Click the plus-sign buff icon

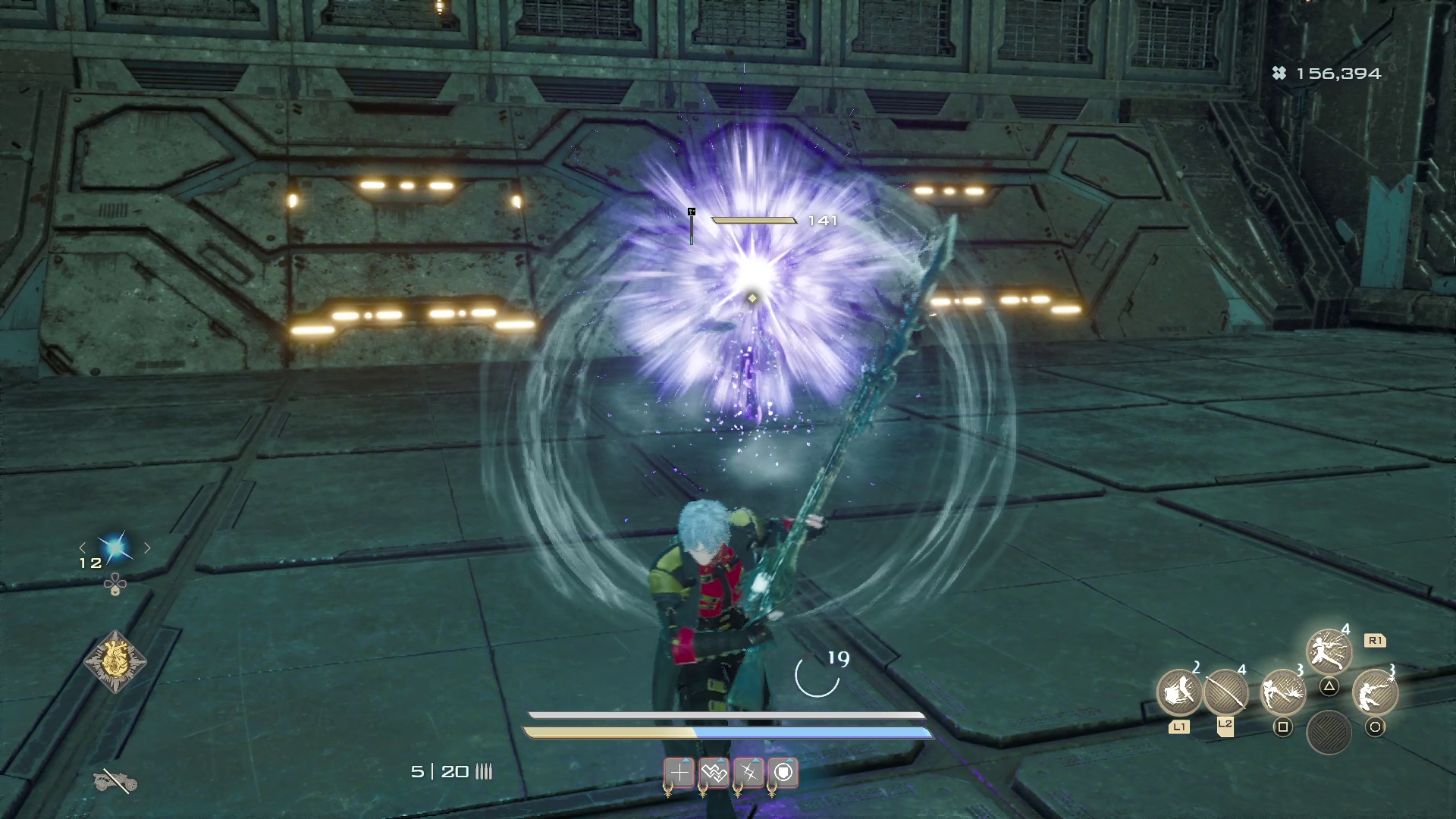[679, 773]
